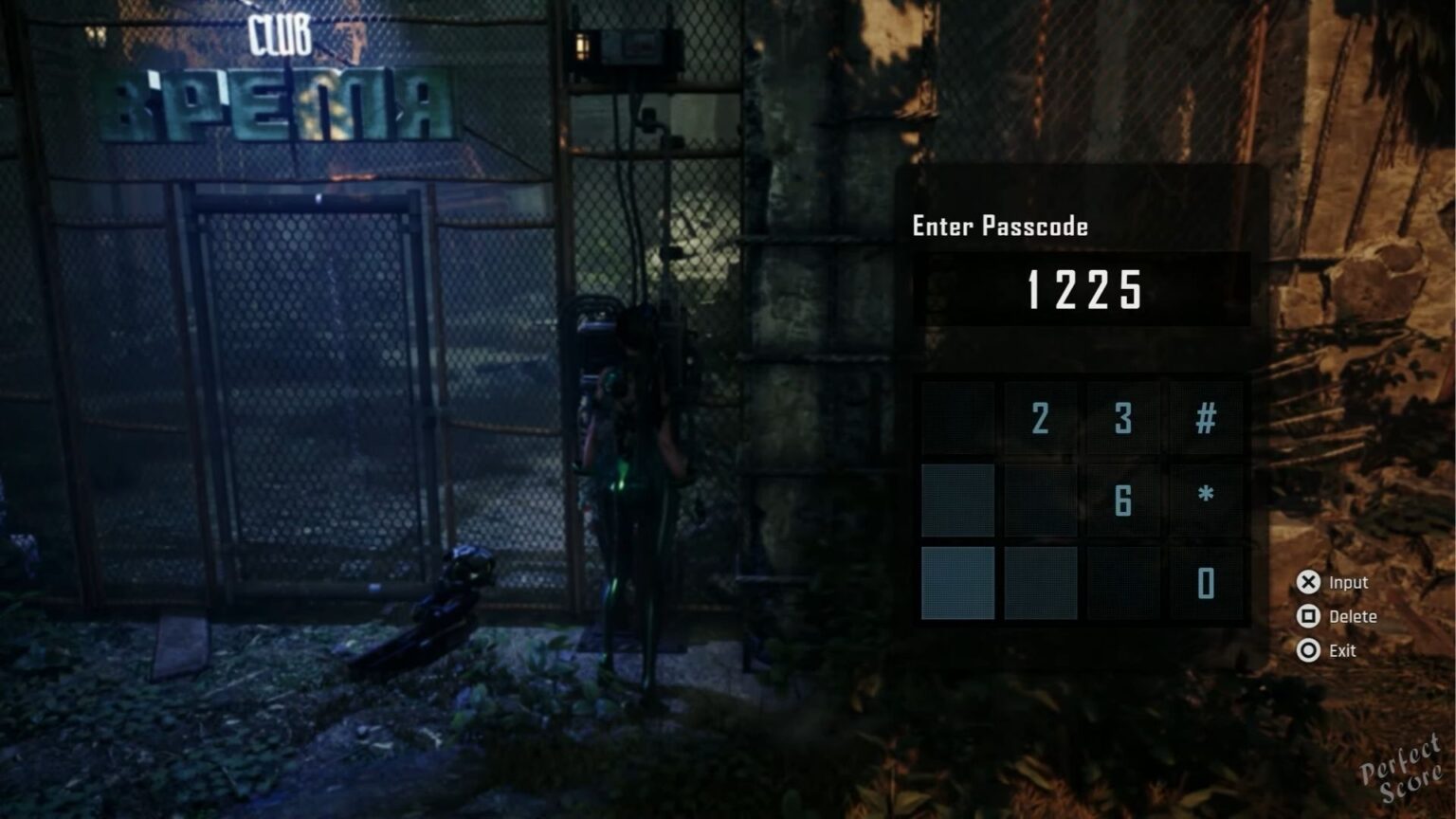The height and width of the screenshot is (819, 1456).
Task: Choose Exit to leave the keypad
Action: coord(1342,650)
